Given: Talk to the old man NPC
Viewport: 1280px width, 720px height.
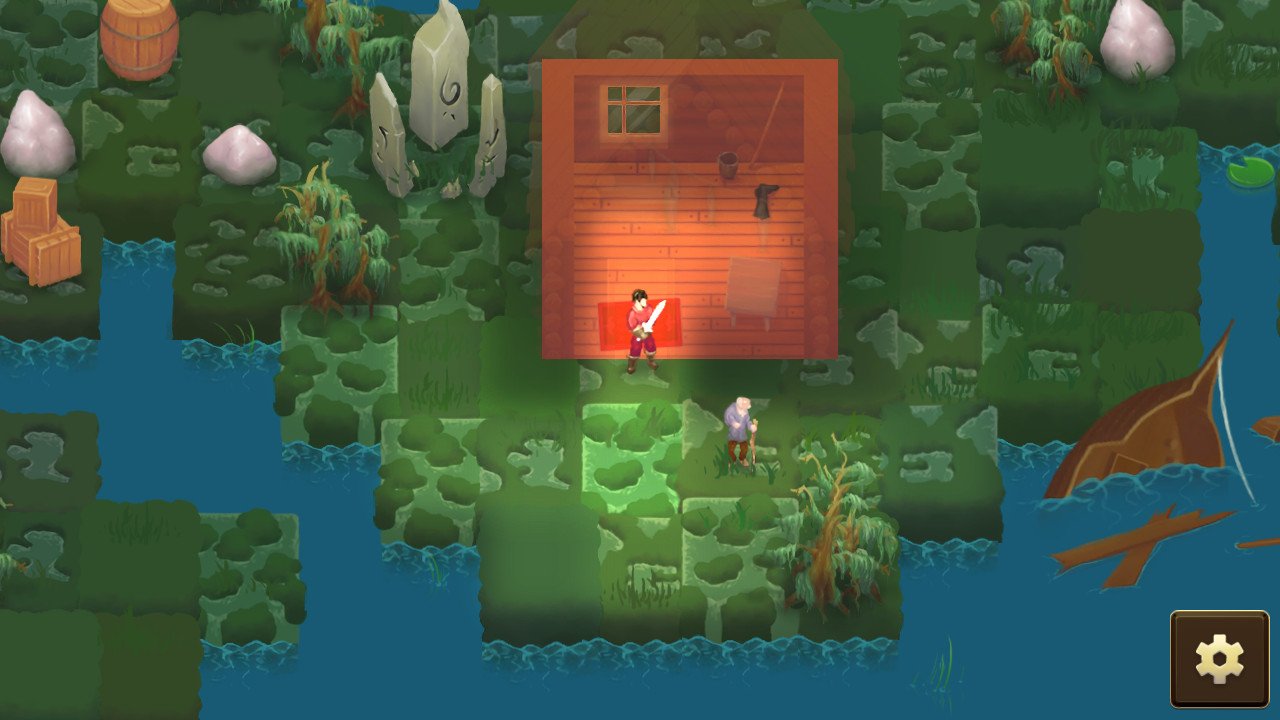Looking at the screenshot, I should tap(740, 430).
